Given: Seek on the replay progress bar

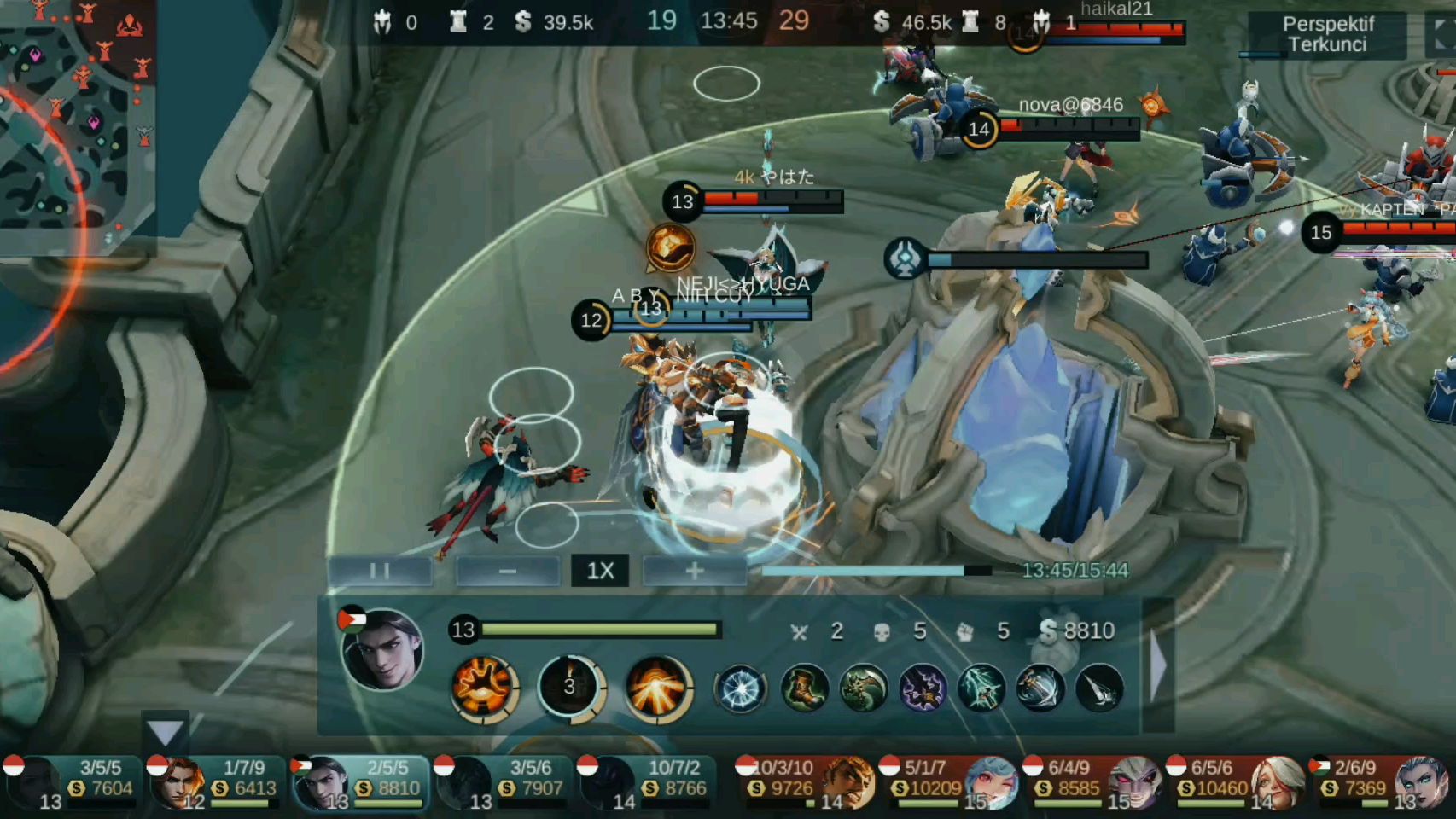Looking at the screenshot, I should pos(876,571).
